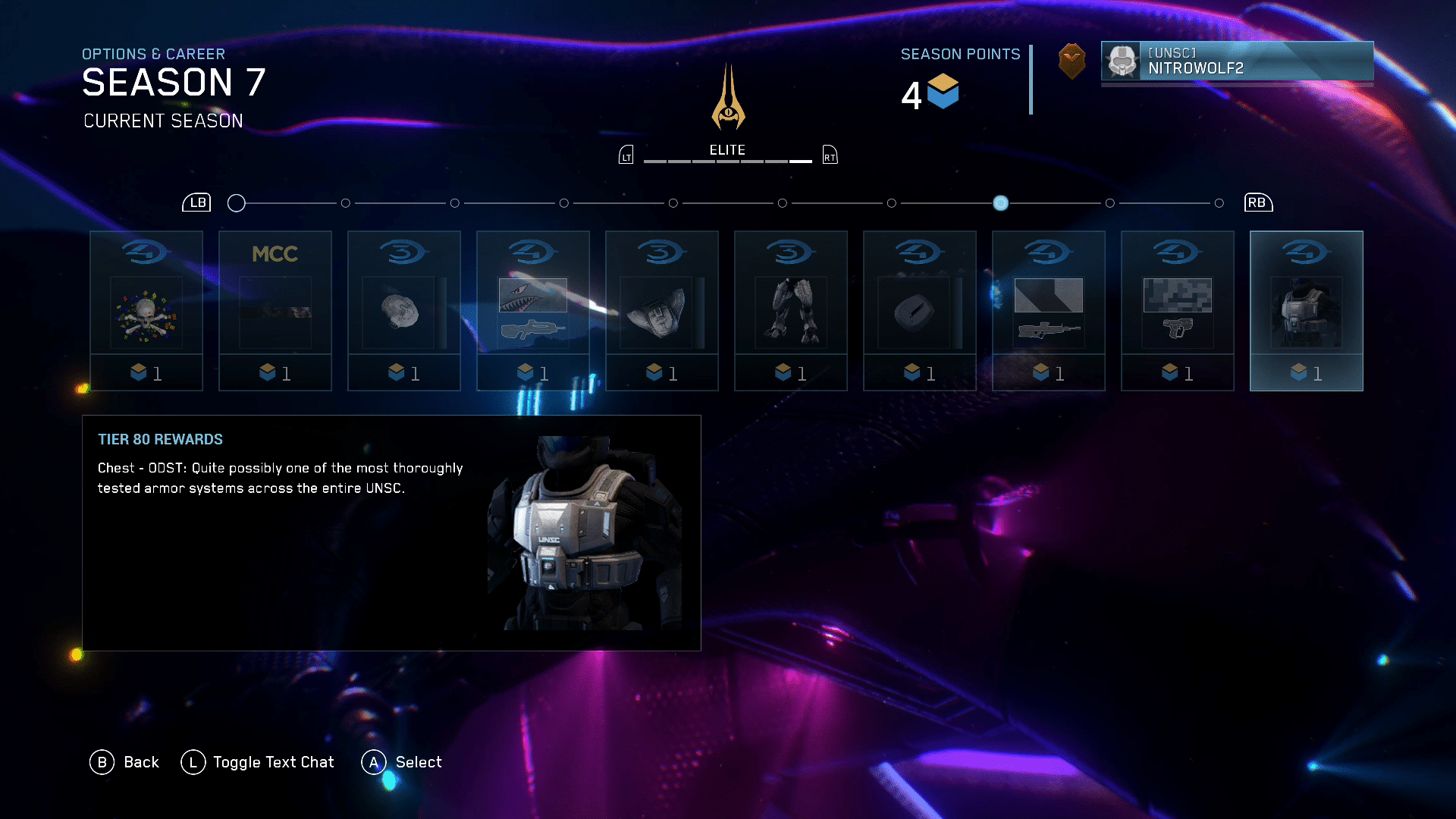This screenshot has height=819, width=1456.
Task: Click the Back option
Action: tap(125, 762)
